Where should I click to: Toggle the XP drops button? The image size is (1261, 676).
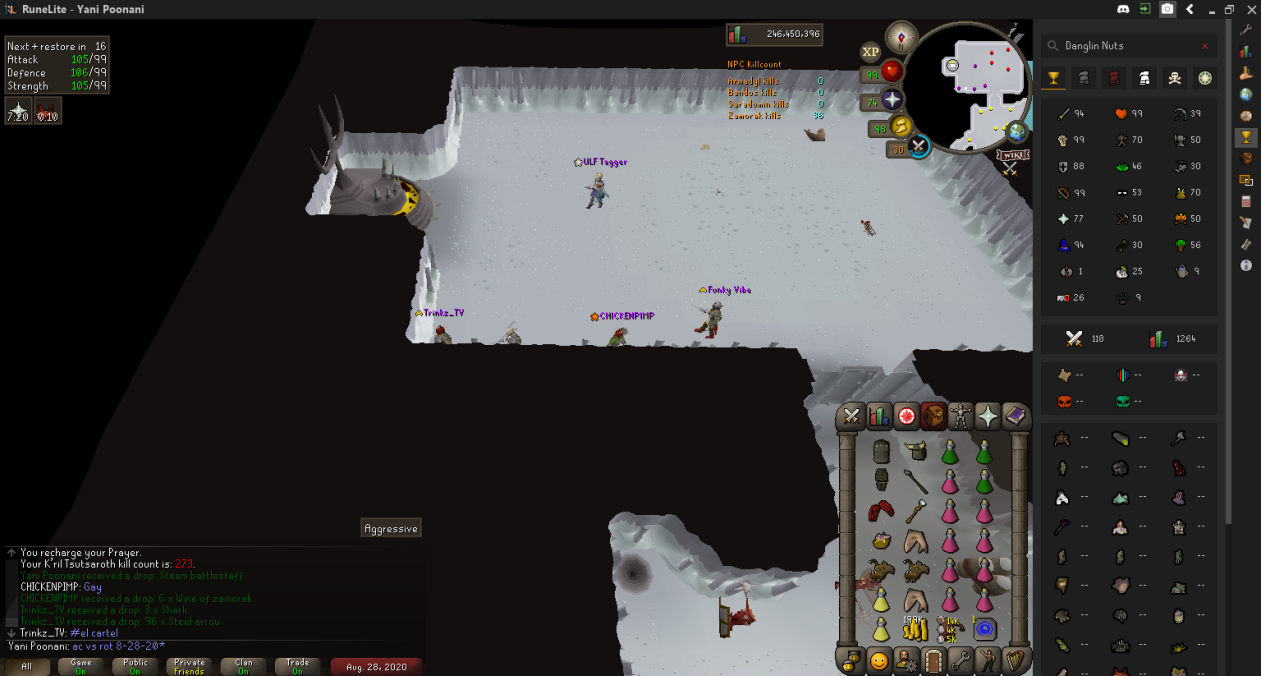point(870,51)
